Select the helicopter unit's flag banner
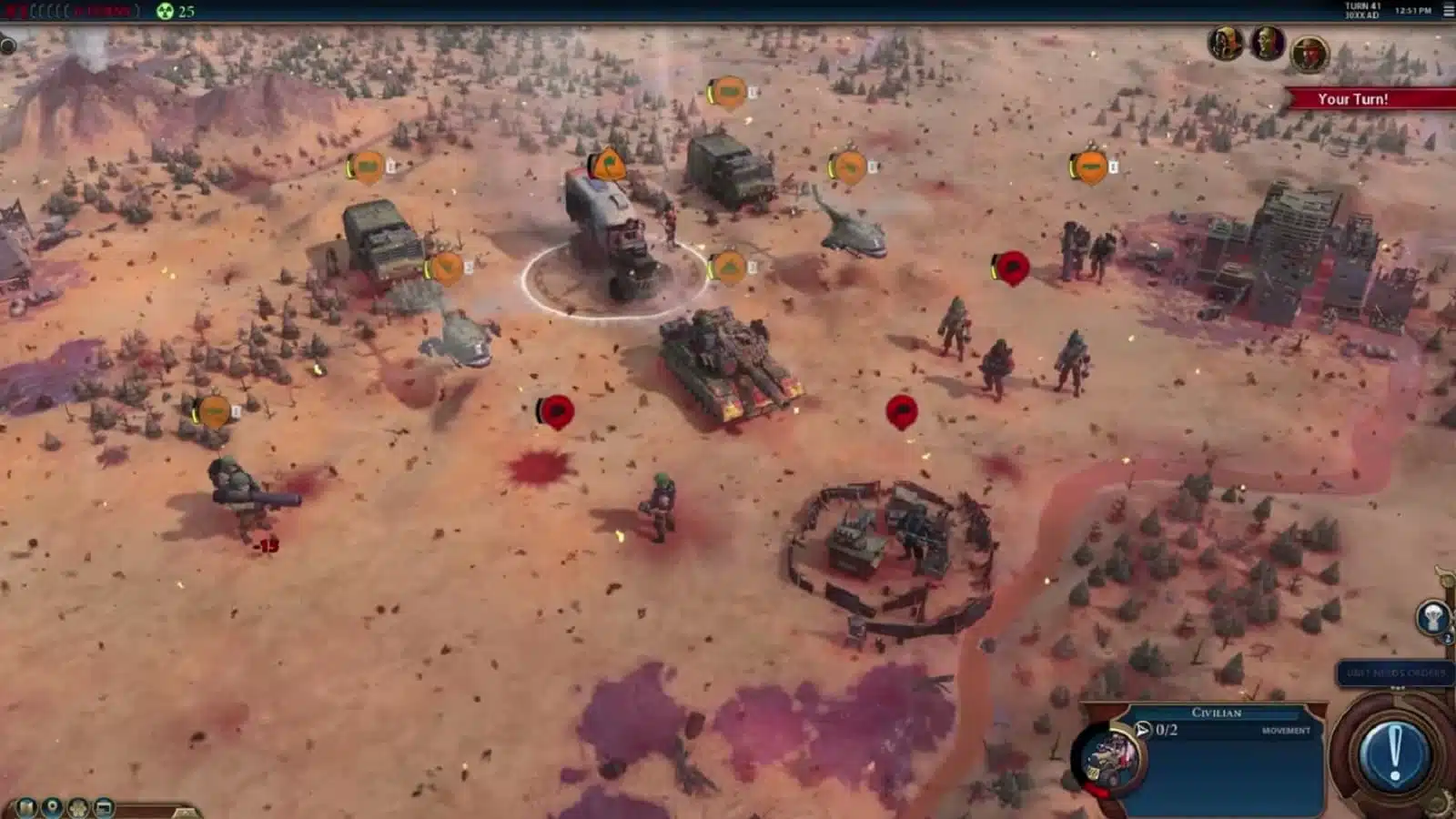Viewport: 1456px width, 819px height. click(x=849, y=165)
